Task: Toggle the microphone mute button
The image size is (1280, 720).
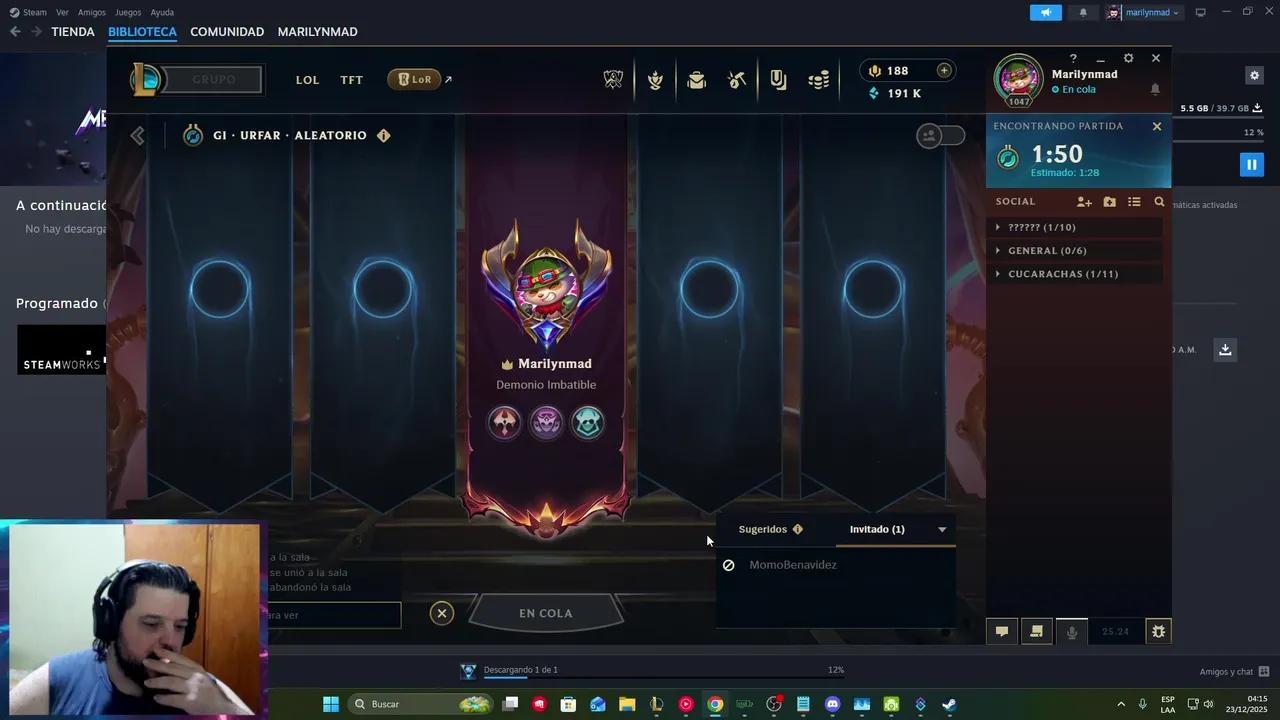Action: click(x=1072, y=631)
